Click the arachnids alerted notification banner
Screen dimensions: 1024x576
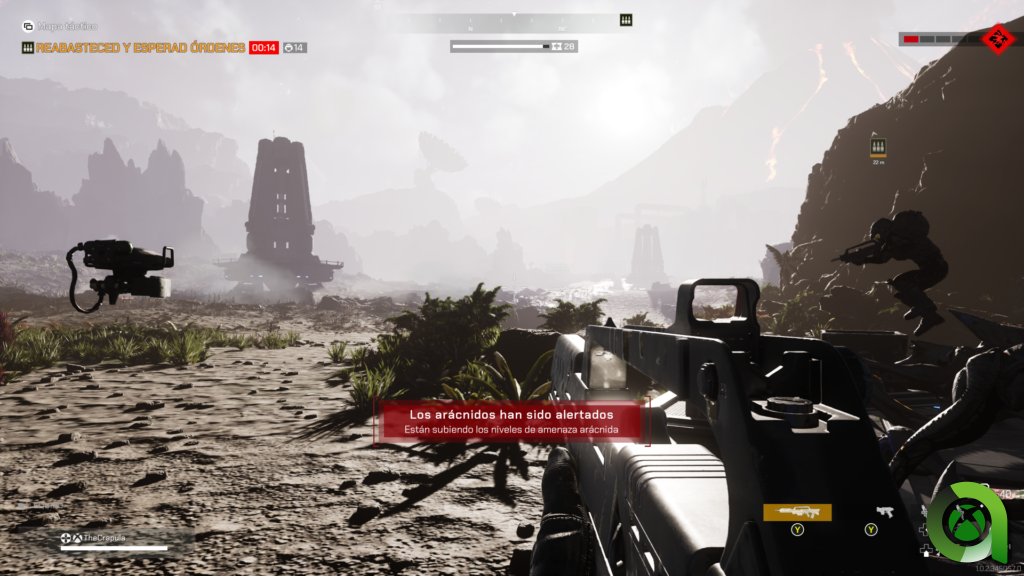(x=512, y=421)
